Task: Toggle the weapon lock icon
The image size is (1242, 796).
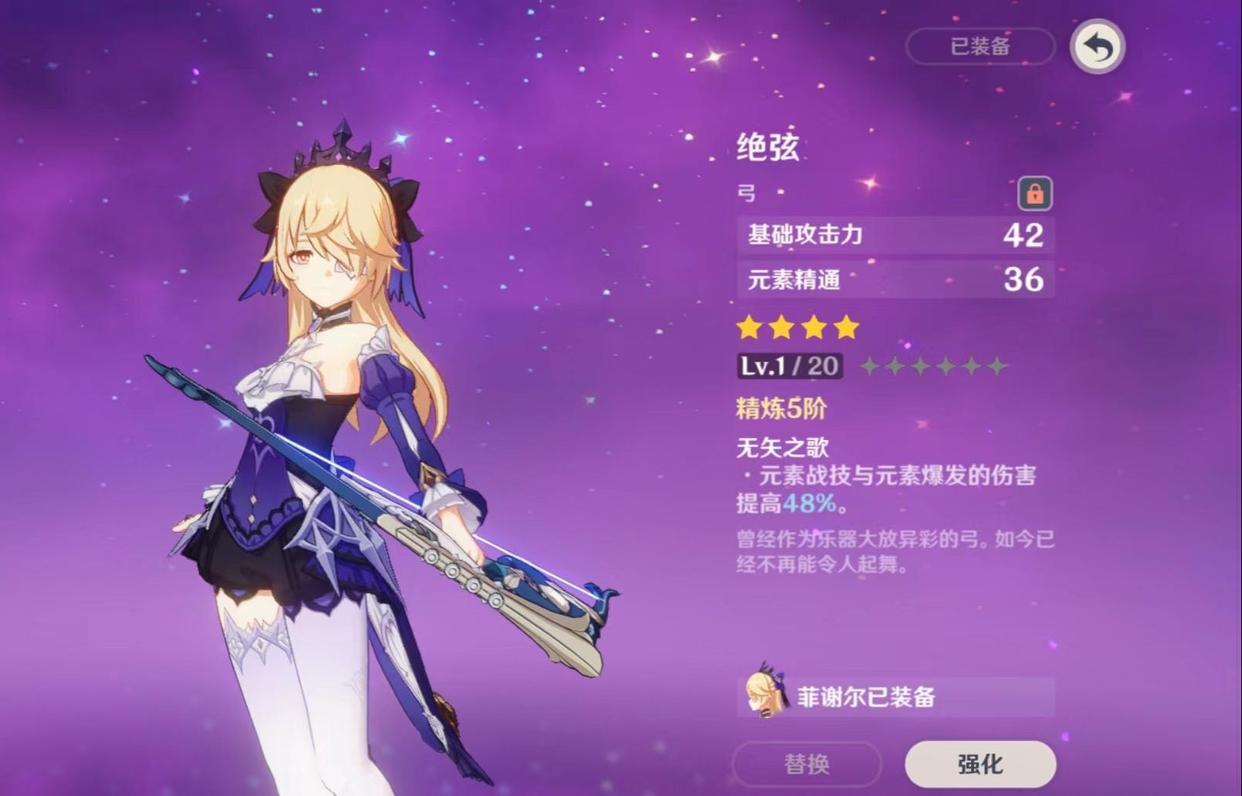Action: 1035,194
